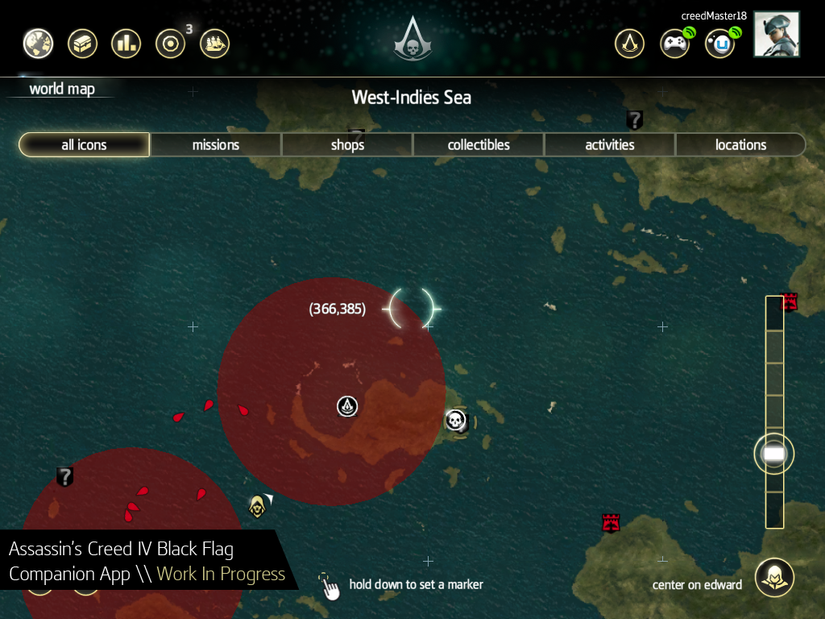Select the Assassin insignia icon in top bar

click(629, 43)
